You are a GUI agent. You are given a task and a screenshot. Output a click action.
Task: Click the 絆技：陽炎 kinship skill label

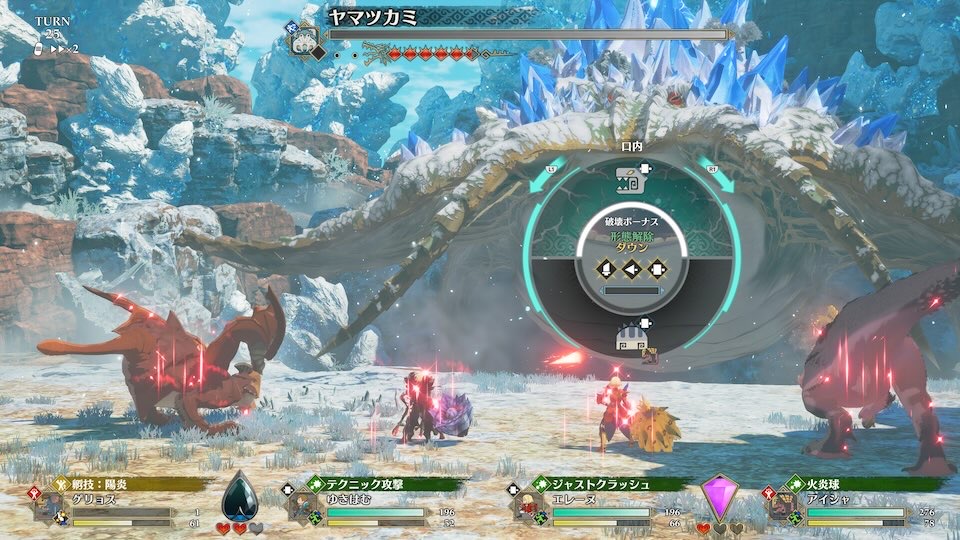[112, 485]
